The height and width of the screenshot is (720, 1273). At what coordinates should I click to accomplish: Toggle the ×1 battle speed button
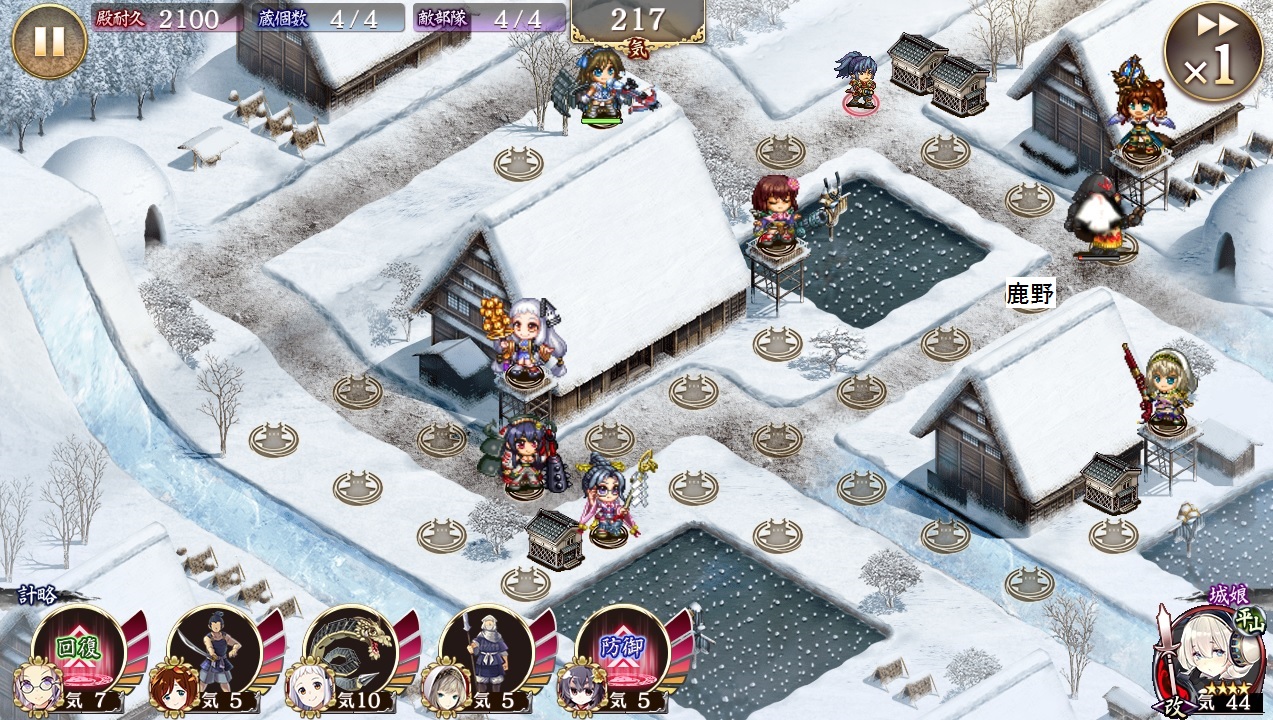(x=1213, y=52)
